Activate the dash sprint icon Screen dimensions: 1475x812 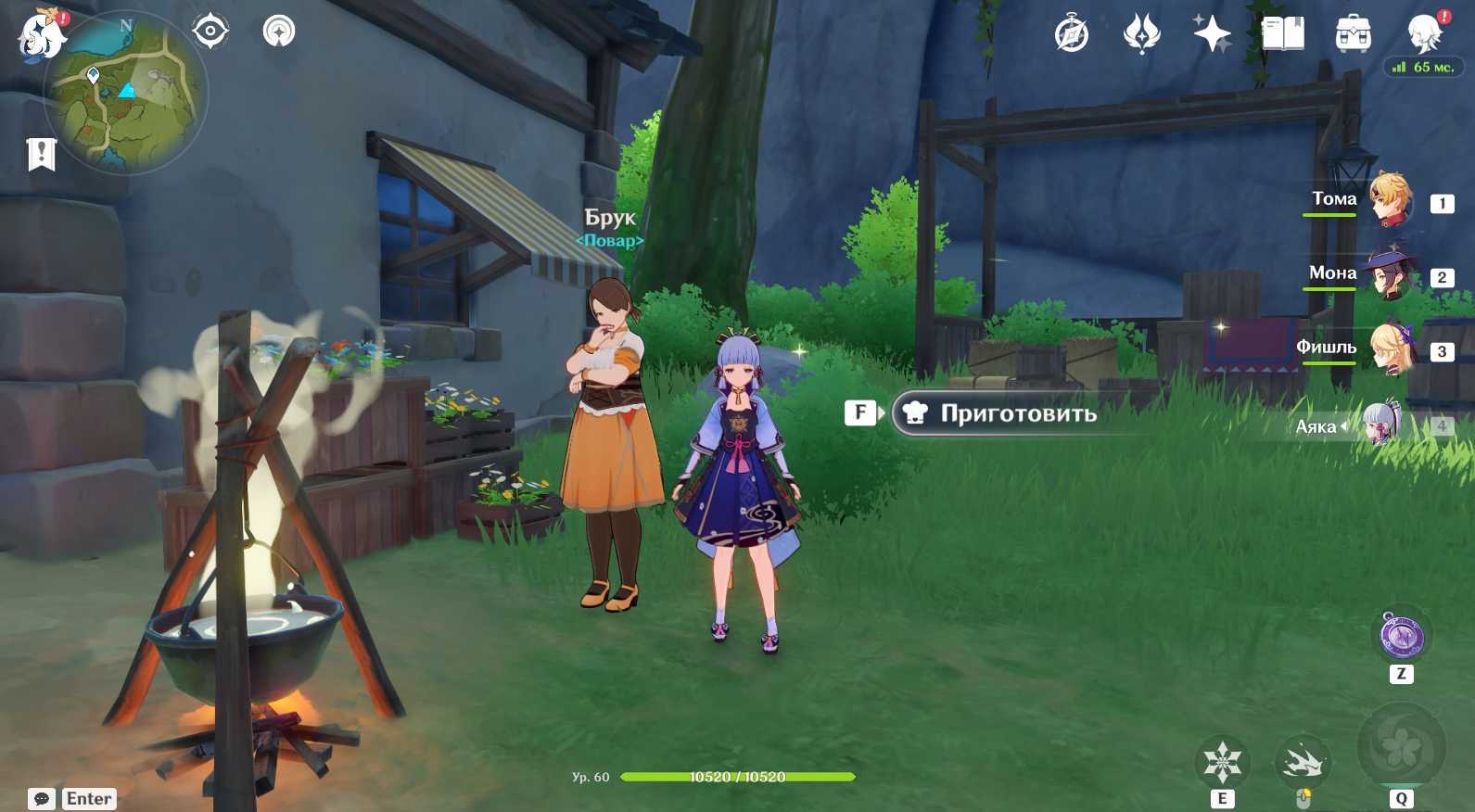click(x=1303, y=762)
